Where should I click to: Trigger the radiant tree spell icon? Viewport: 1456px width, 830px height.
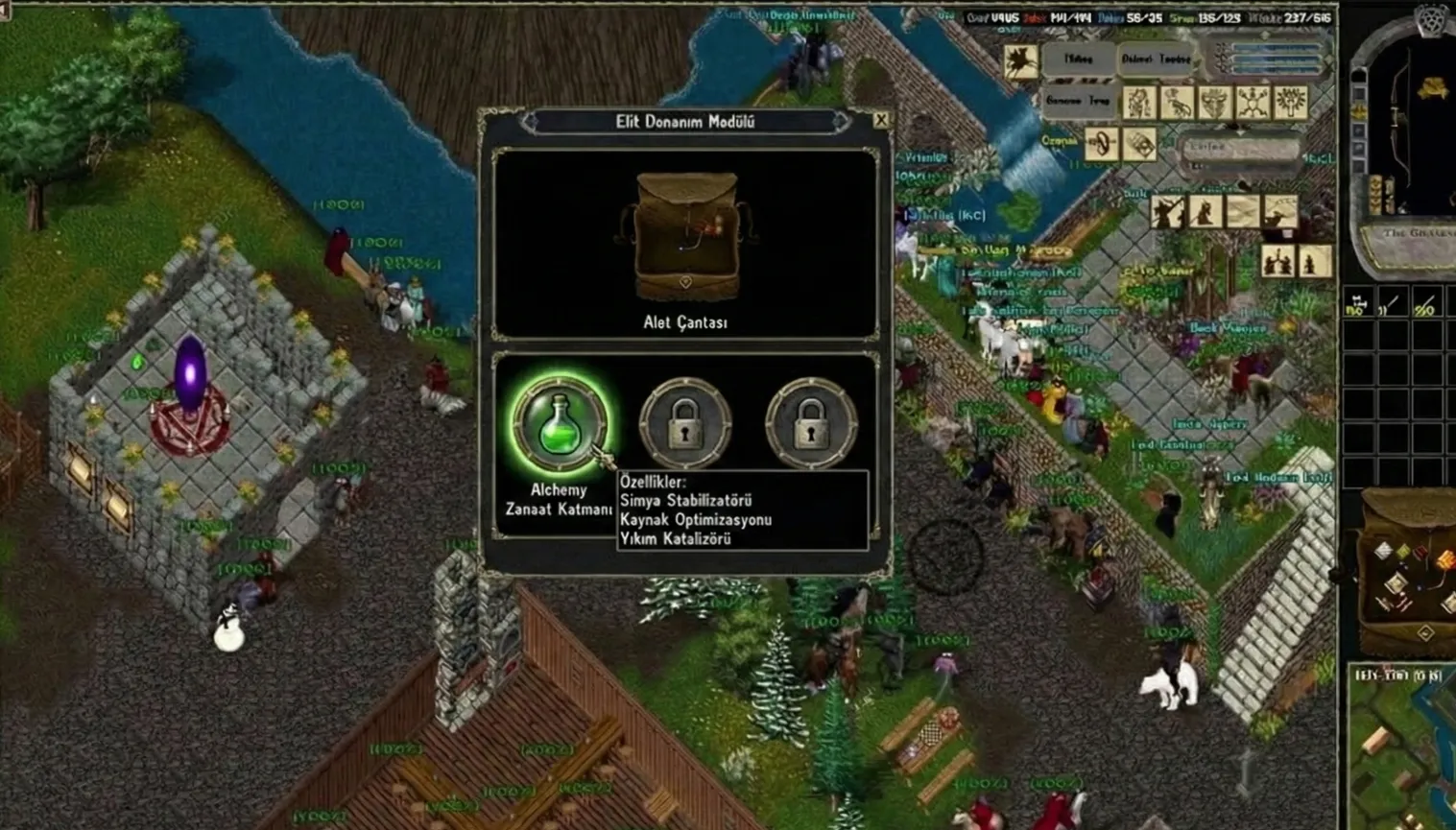(x=1290, y=102)
